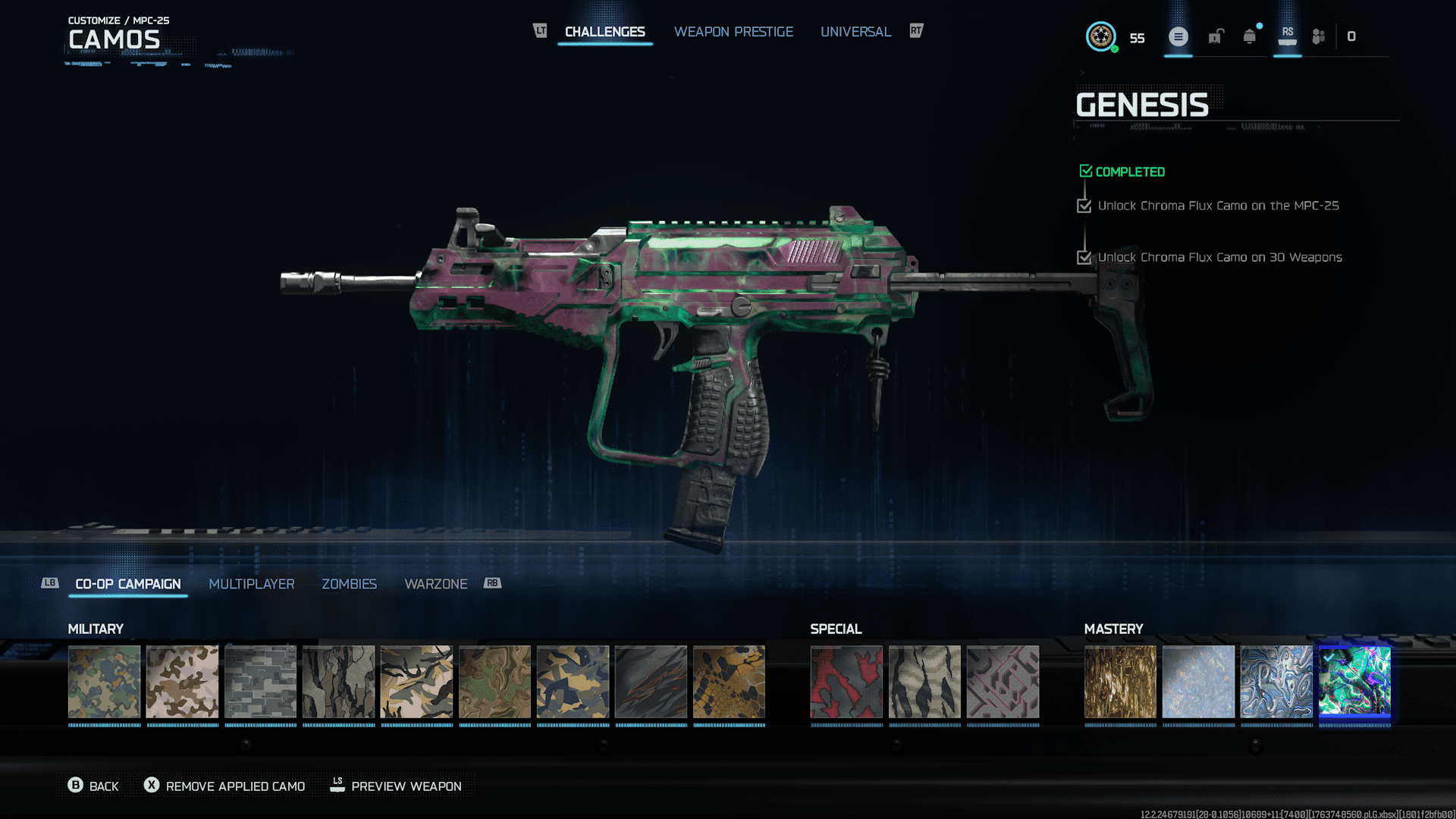Viewport: 1456px width, 819px height.
Task: Remove the applied camo
Action: pyautogui.click(x=224, y=786)
